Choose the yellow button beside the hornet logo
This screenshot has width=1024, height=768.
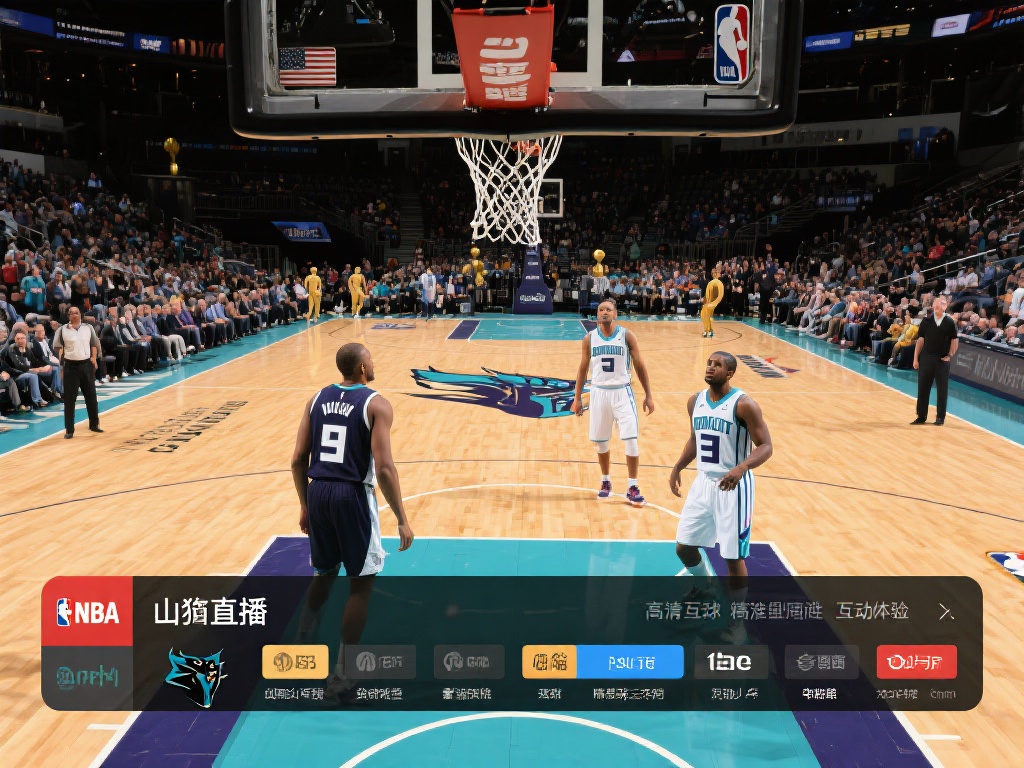point(295,661)
